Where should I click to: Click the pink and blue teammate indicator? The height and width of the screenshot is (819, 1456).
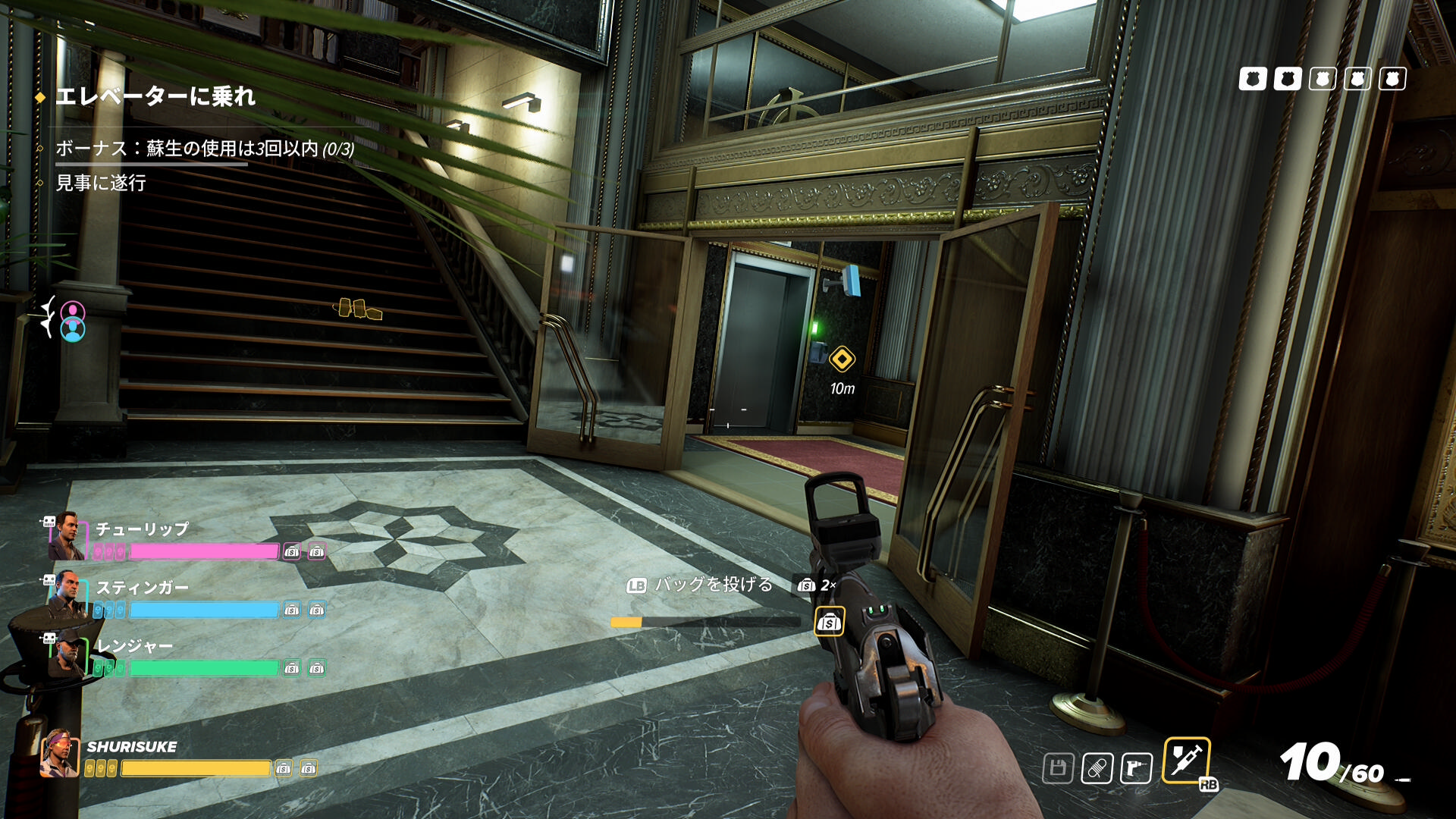(73, 322)
